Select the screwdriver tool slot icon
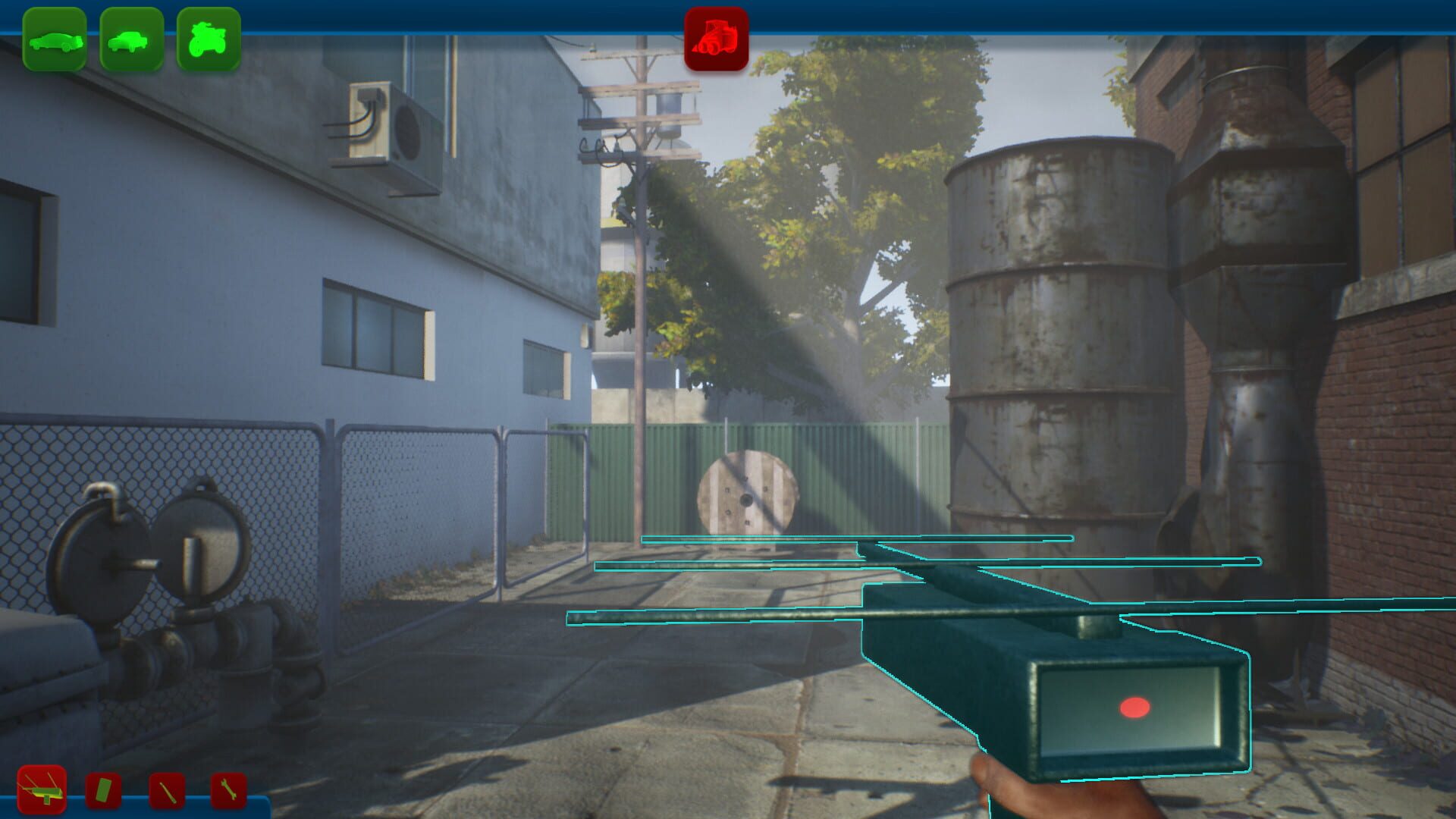Image resolution: width=1456 pixels, height=819 pixels. [165, 789]
